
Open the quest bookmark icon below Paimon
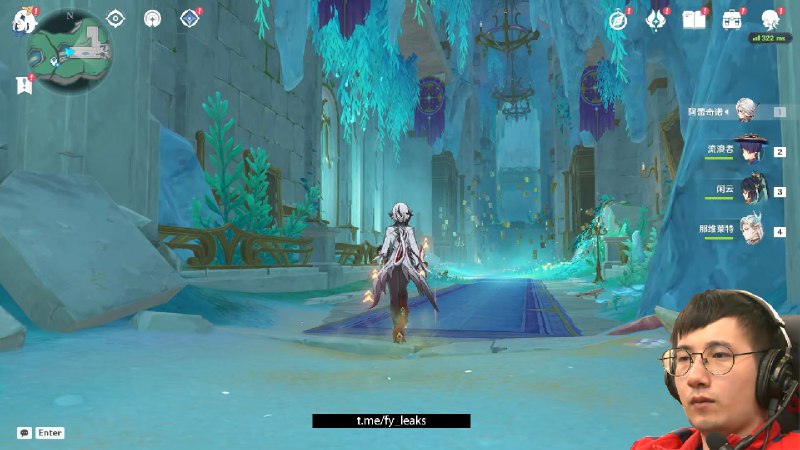[x=24, y=86]
